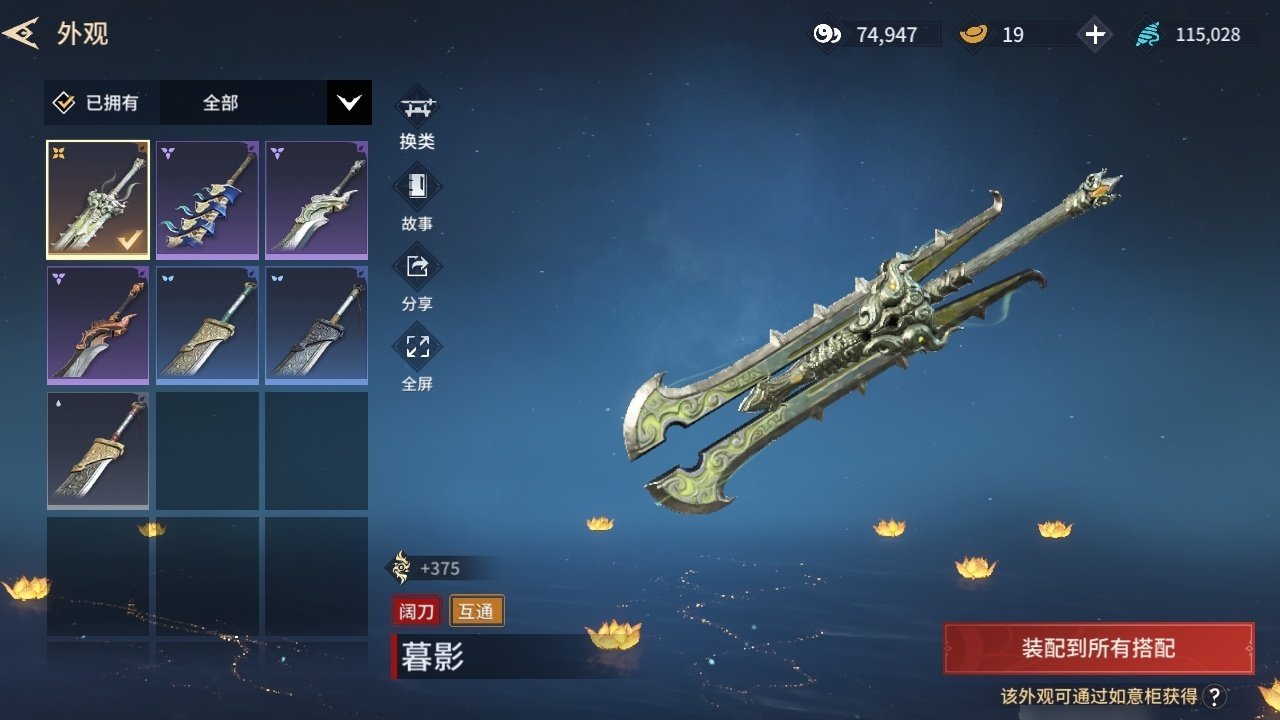This screenshot has height=720, width=1280.
Task: Apply skin with 装配到所有搭配 button
Action: click(x=1098, y=648)
